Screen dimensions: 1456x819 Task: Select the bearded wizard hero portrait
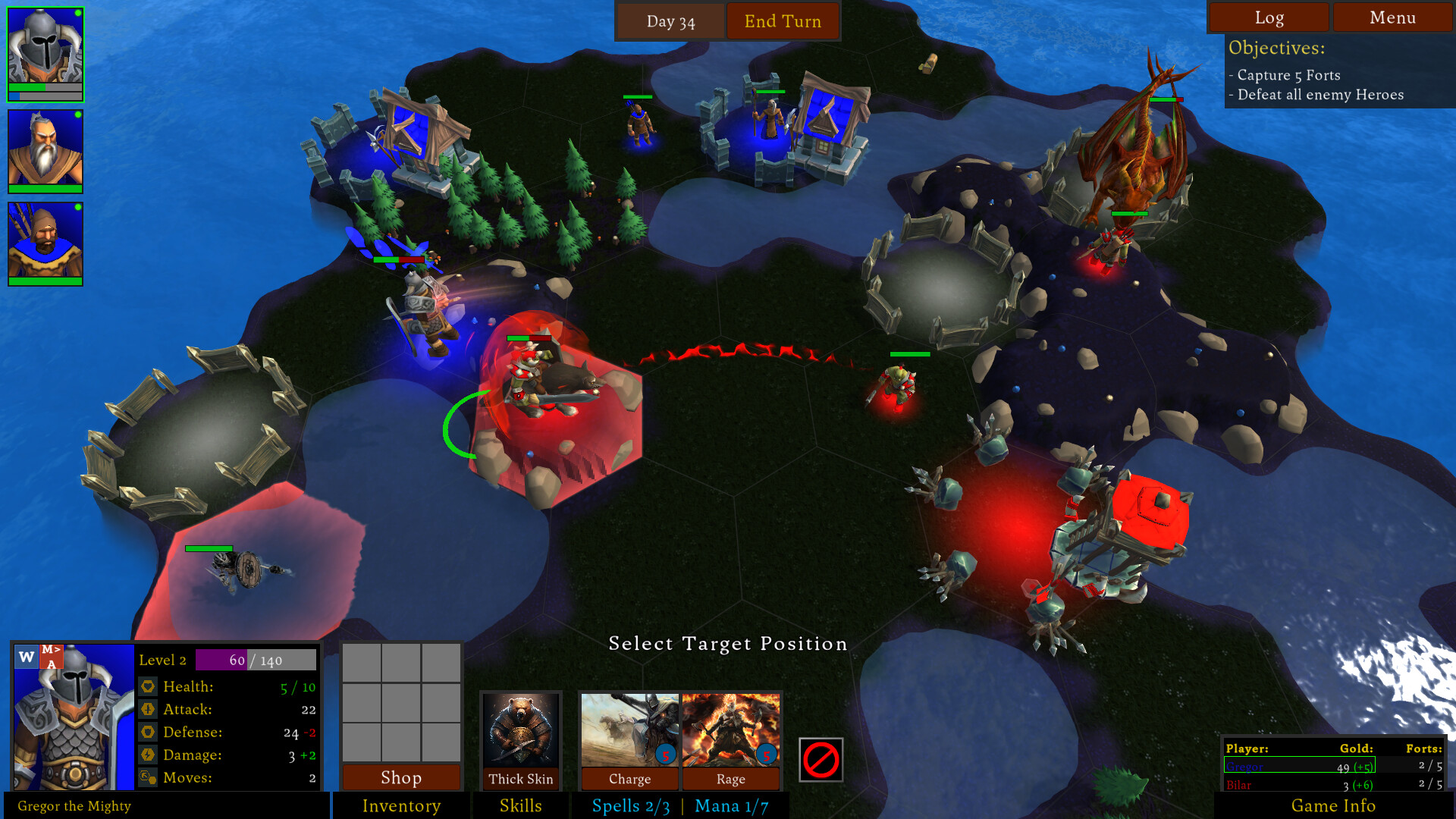pos(45,148)
